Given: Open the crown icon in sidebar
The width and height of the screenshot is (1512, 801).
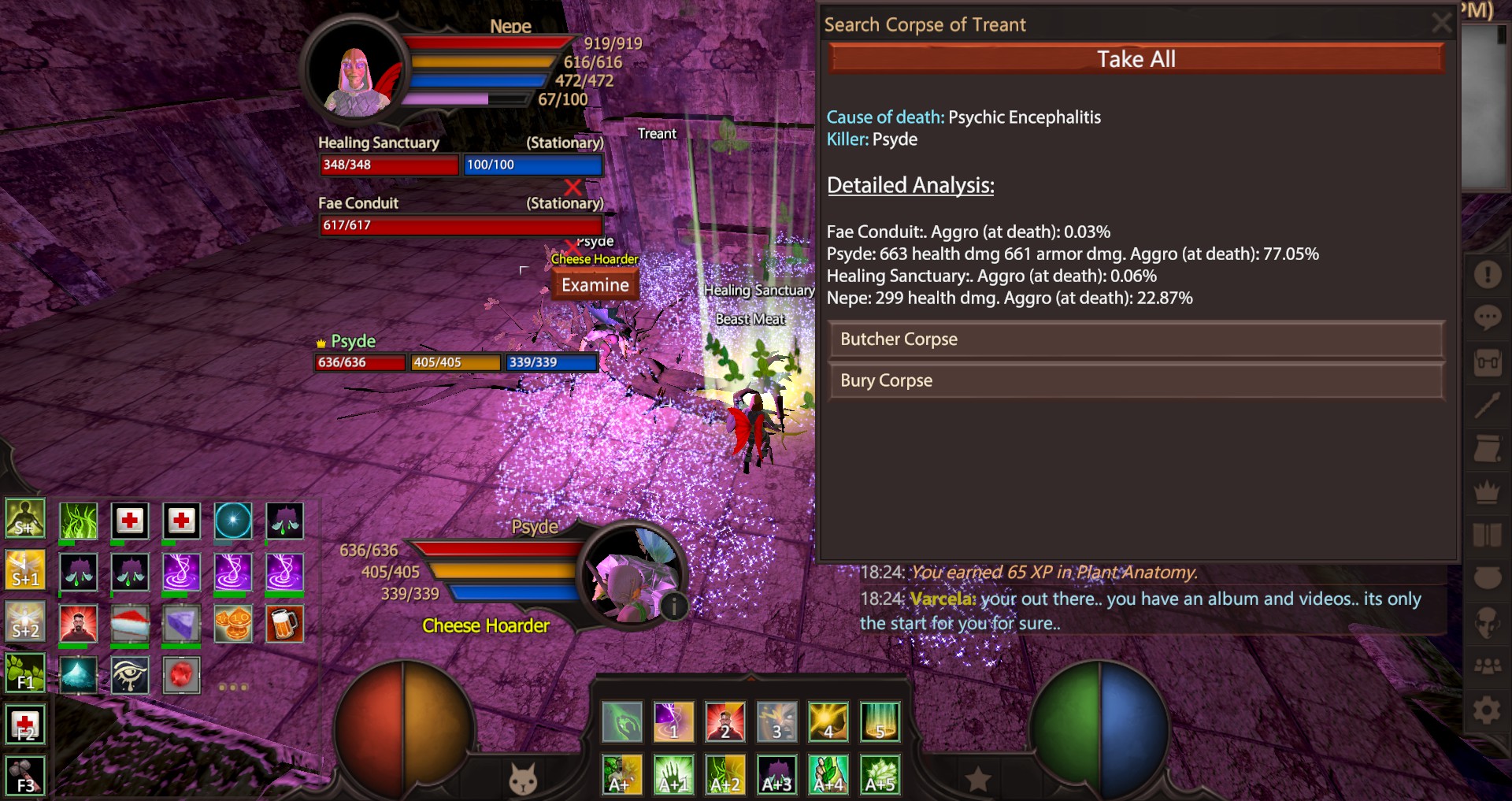Looking at the screenshot, I should (1487, 491).
